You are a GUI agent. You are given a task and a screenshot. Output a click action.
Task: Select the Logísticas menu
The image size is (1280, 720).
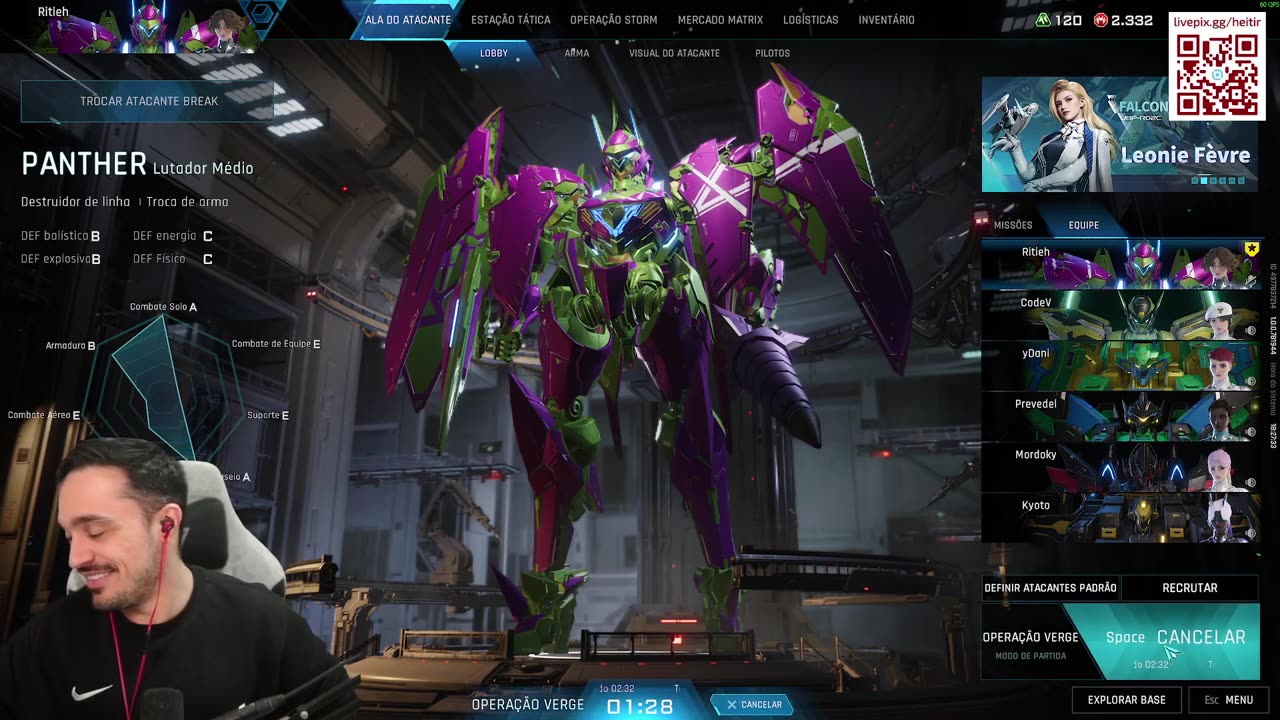tap(810, 20)
